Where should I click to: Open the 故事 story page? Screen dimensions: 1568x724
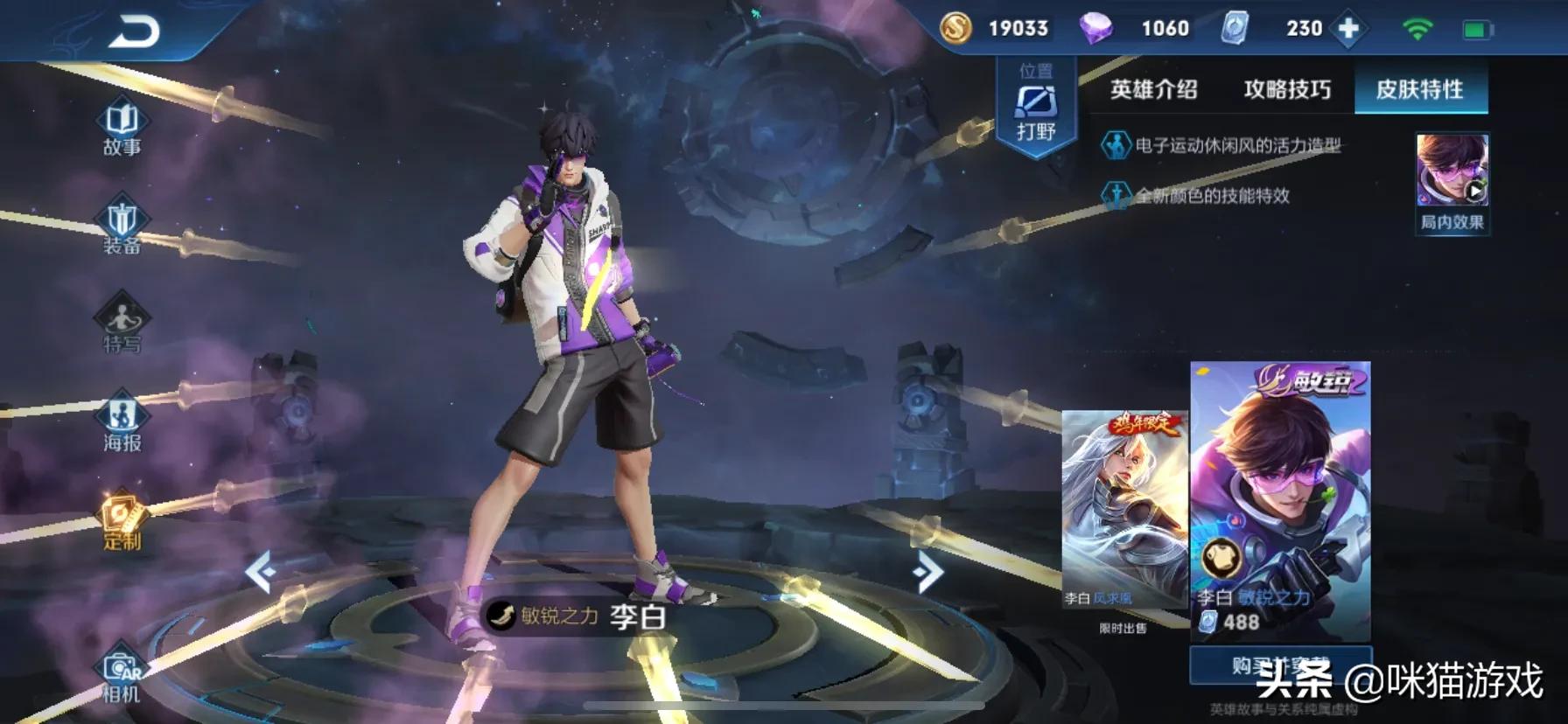tap(122, 129)
